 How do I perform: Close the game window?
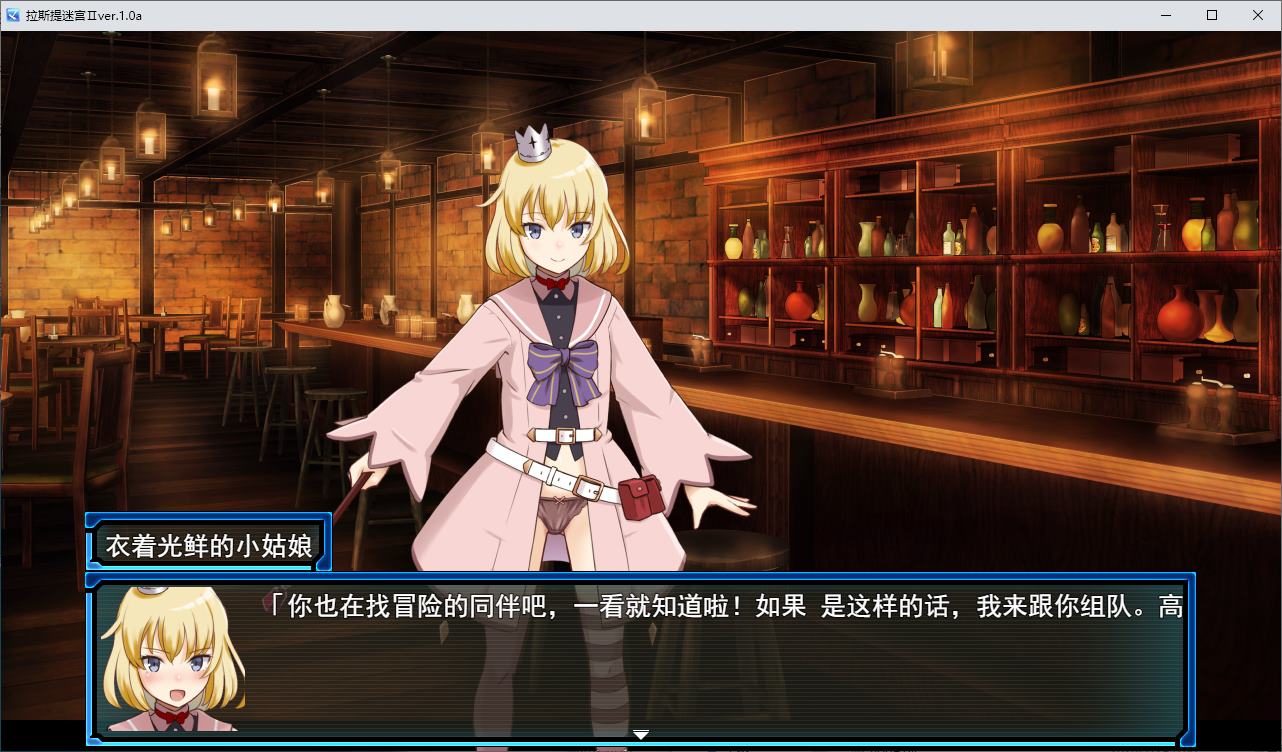pos(1258,15)
